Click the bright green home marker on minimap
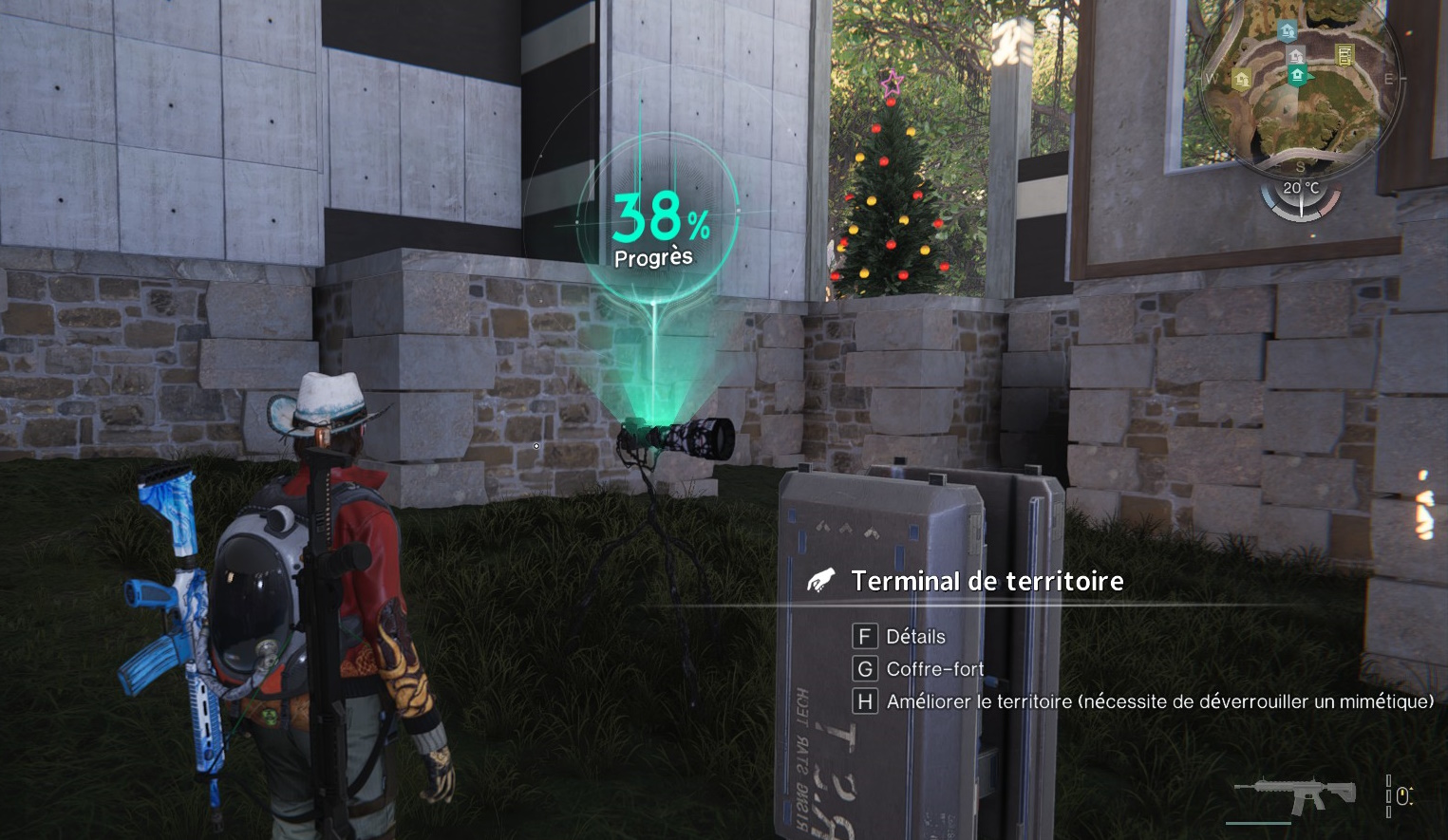 1297,74
